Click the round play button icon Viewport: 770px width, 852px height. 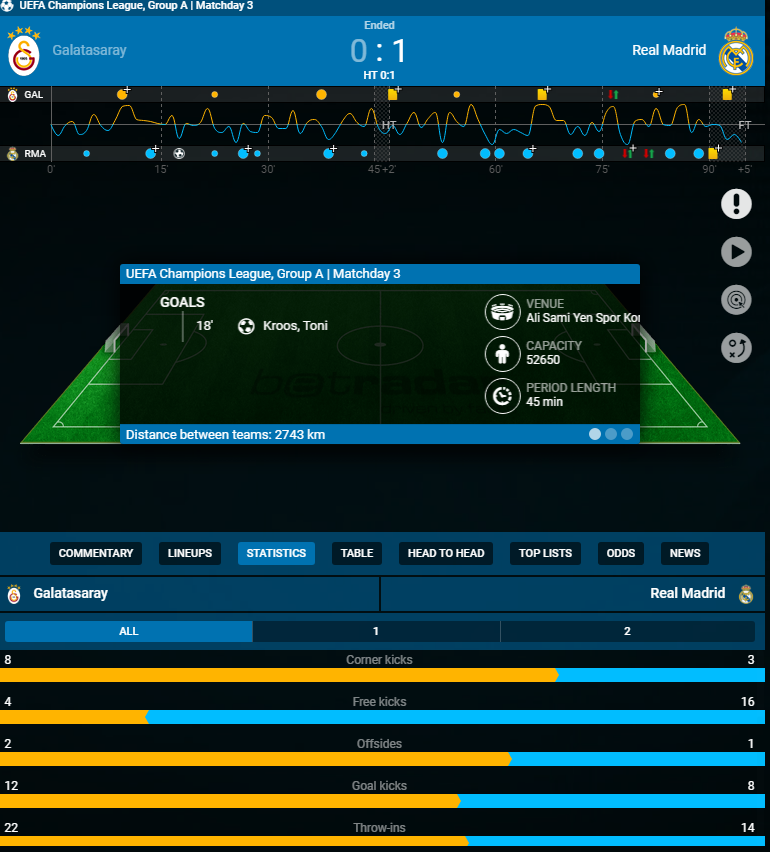(736, 252)
